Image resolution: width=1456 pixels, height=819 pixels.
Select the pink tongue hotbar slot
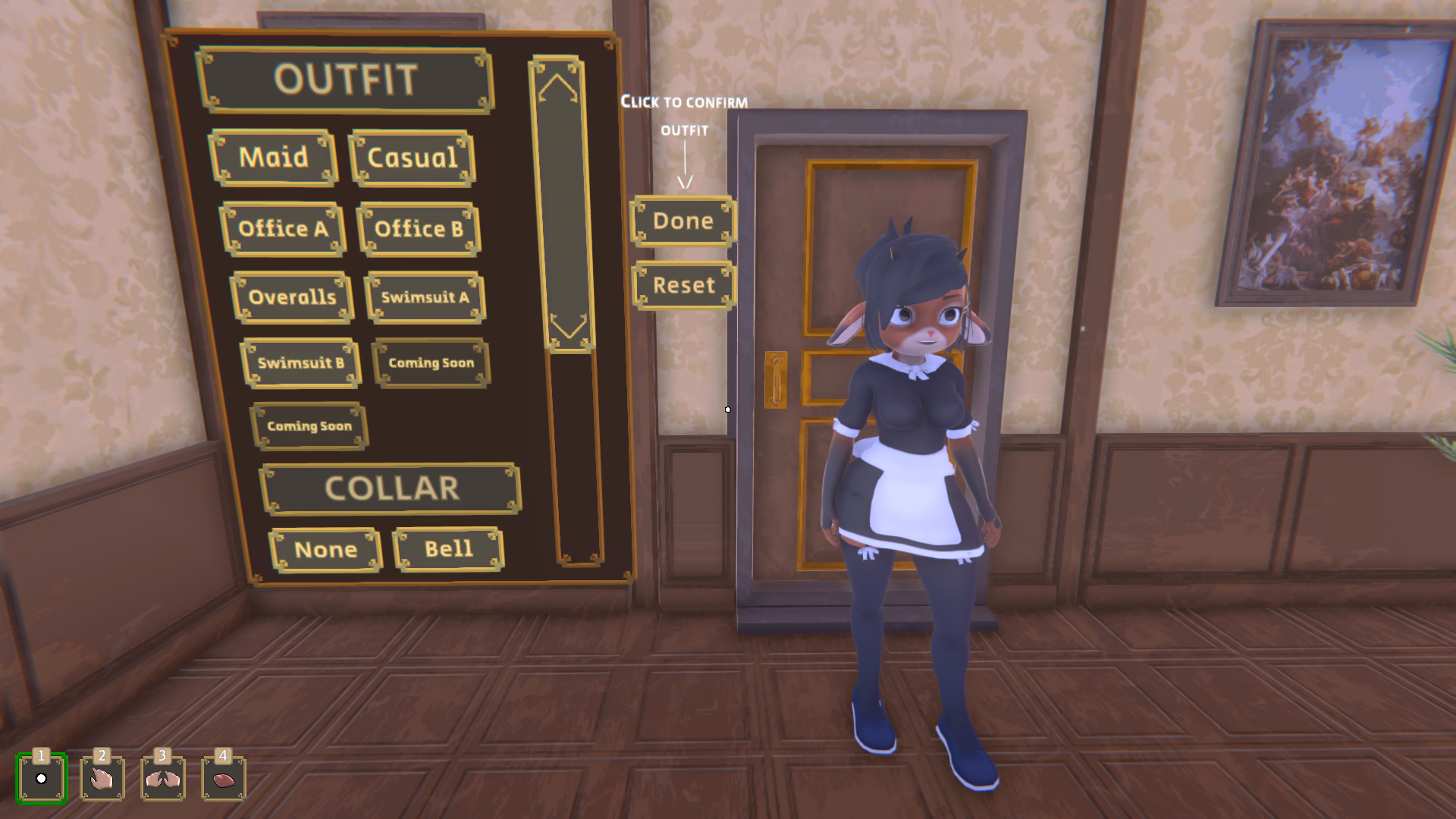[x=224, y=778]
